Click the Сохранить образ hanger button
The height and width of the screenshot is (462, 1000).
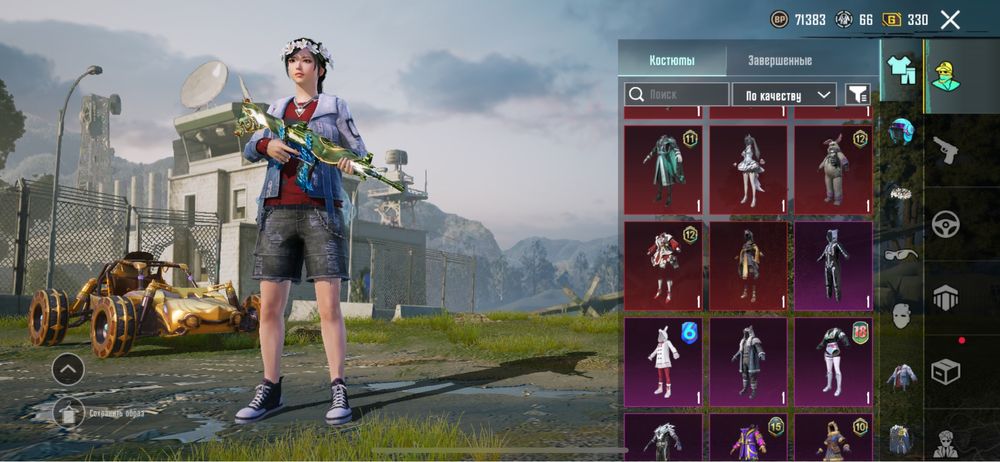pos(69,410)
